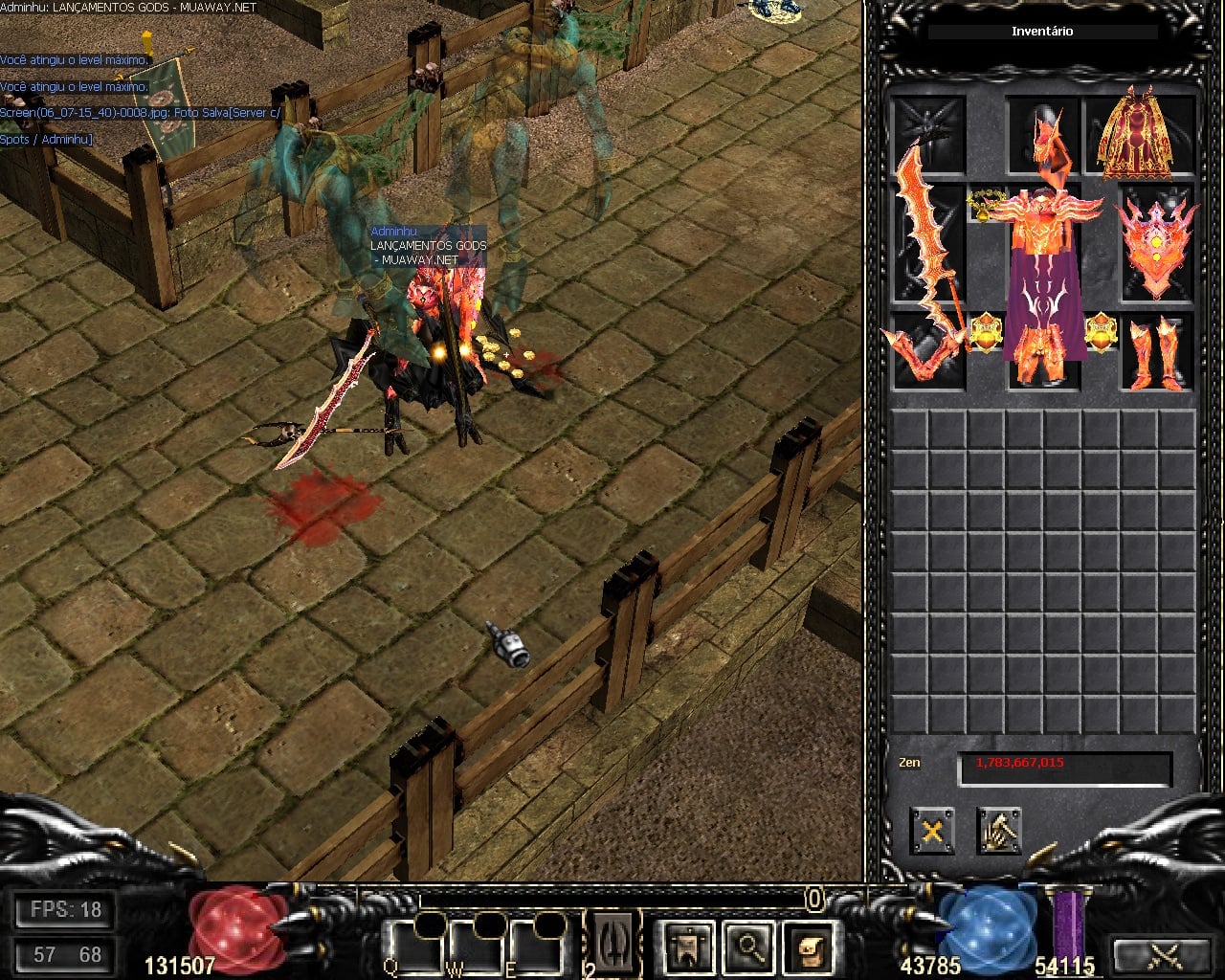Image resolution: width=1225 pixels, height=980 pixels.
Task: Click the crossed swords button
Action: point(1165,954)
